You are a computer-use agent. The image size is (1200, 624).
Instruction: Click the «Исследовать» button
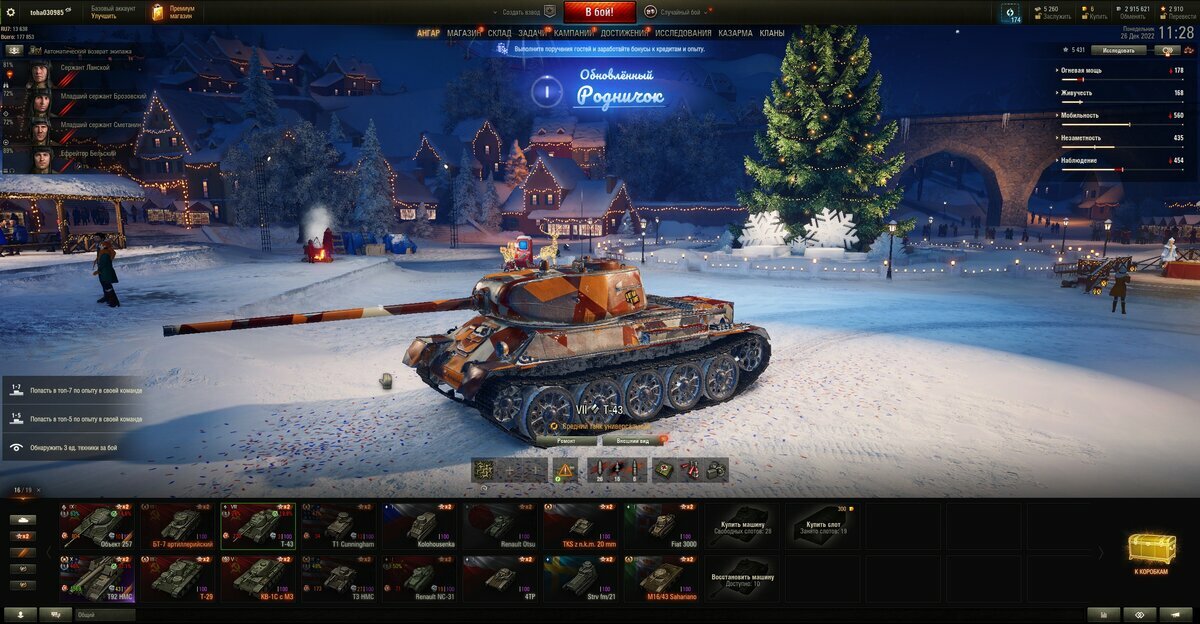[1118, 50]
